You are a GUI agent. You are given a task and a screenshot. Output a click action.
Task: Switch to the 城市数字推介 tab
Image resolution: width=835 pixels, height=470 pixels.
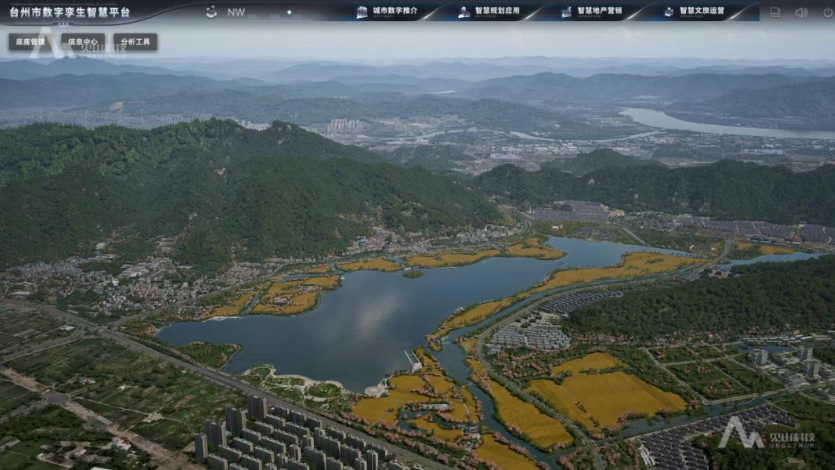tap(388, 12)
